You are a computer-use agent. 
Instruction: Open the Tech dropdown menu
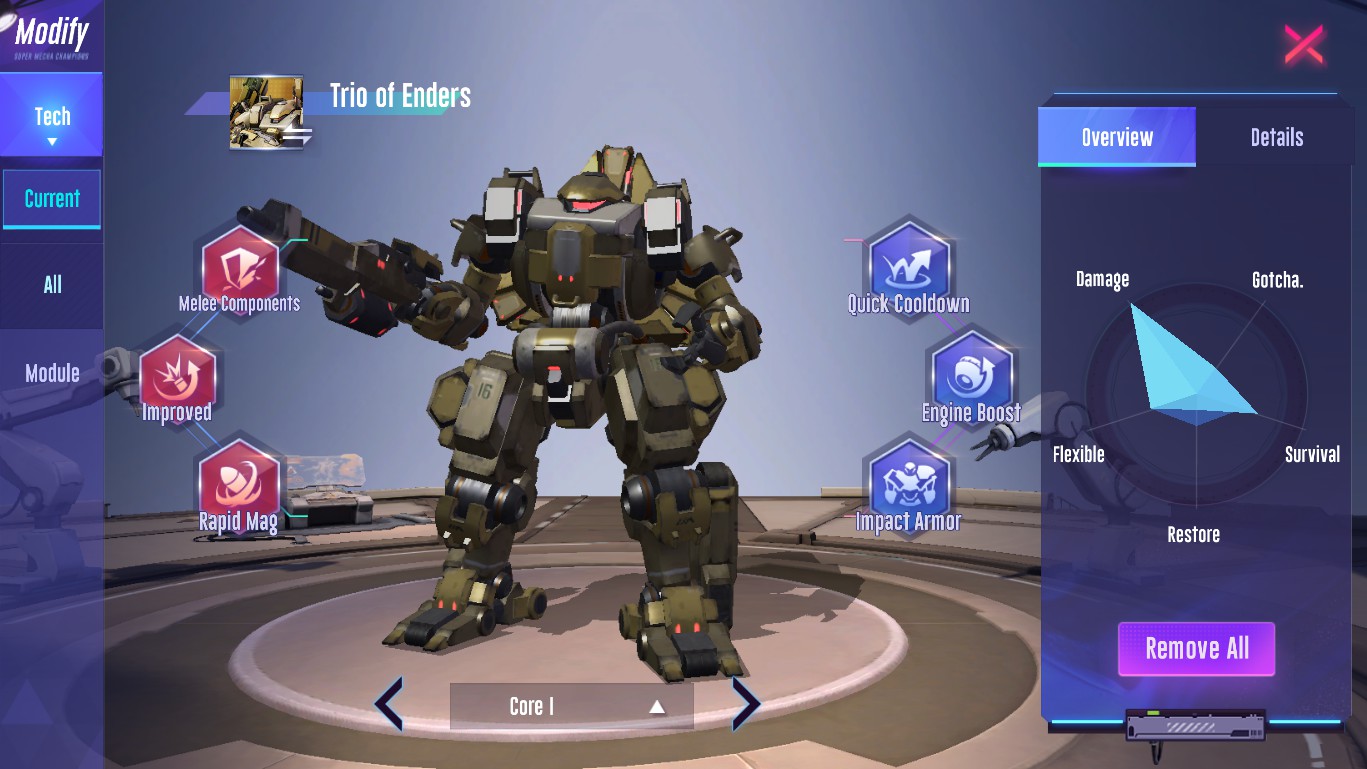[x=52, y=123]
